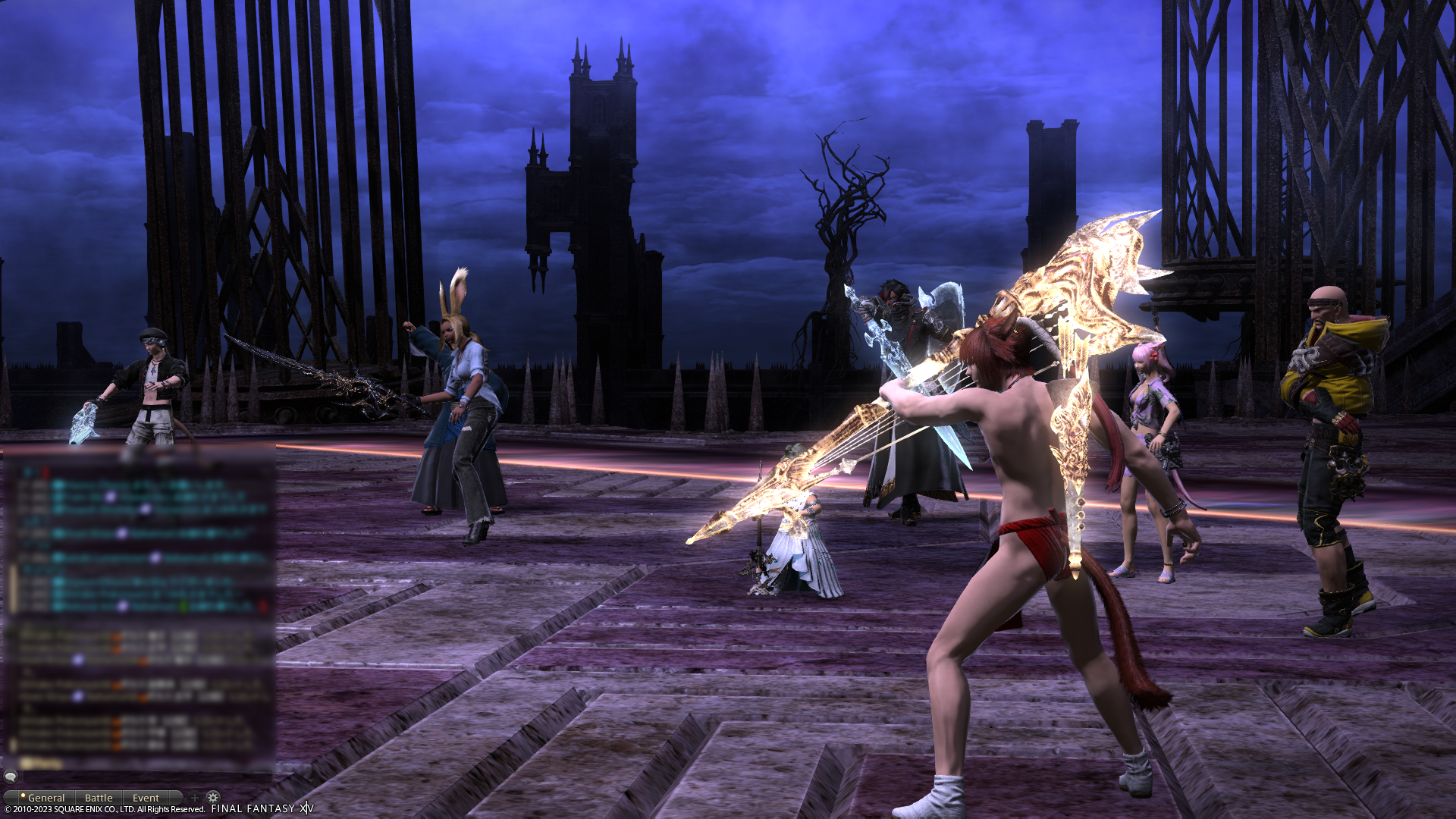Select the Event chat tab

(146, 798)
